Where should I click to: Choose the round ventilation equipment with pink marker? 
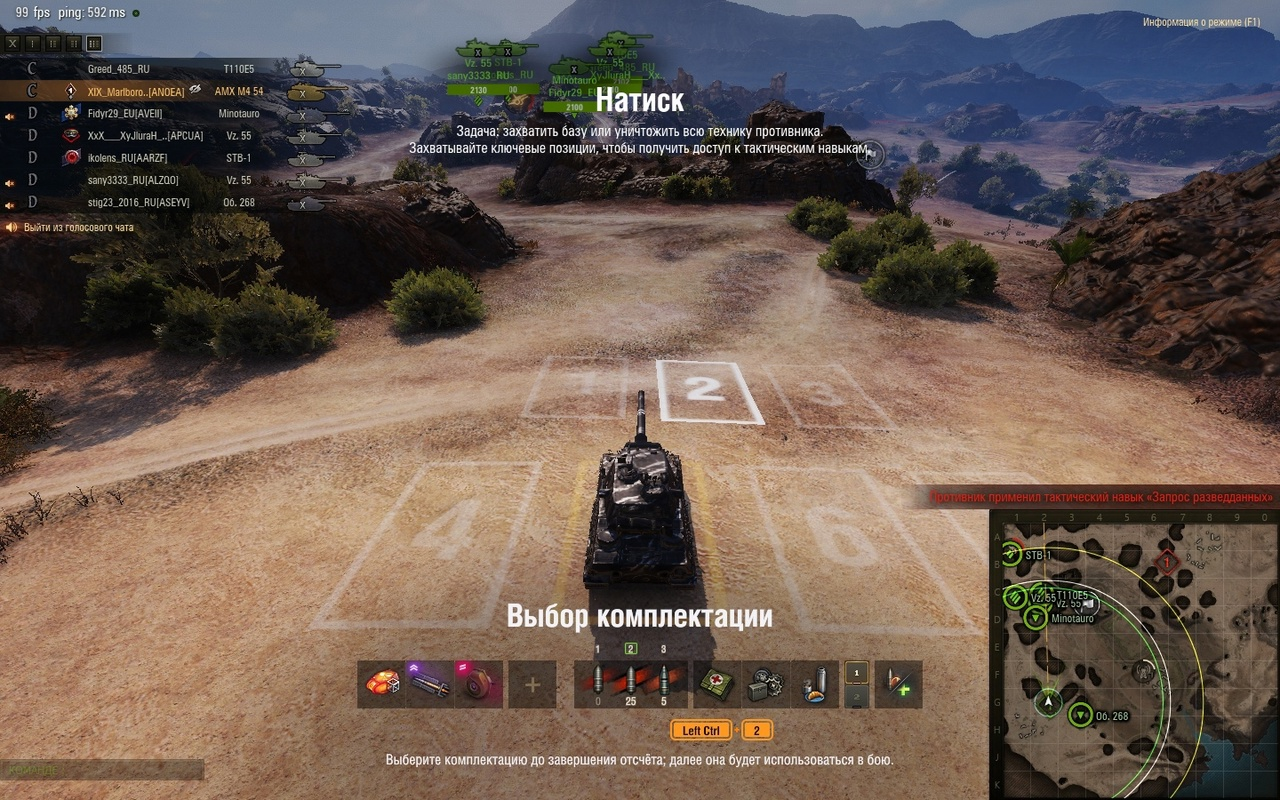pyautogui.click(x=478, y=684)
